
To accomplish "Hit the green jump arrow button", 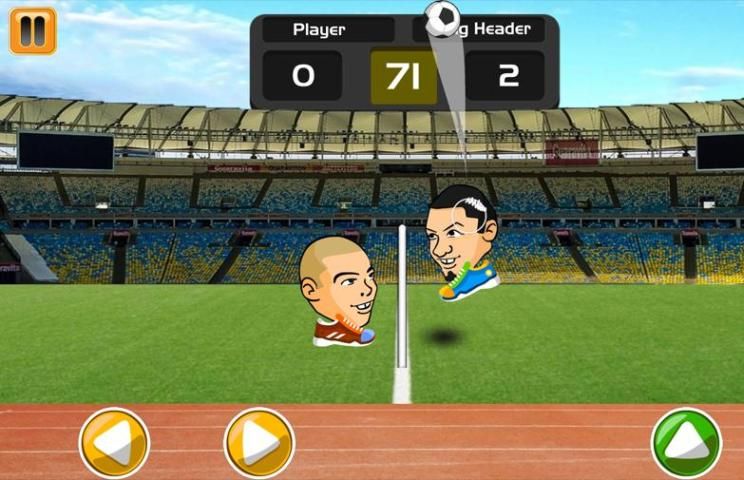I will tap(686, 442).
